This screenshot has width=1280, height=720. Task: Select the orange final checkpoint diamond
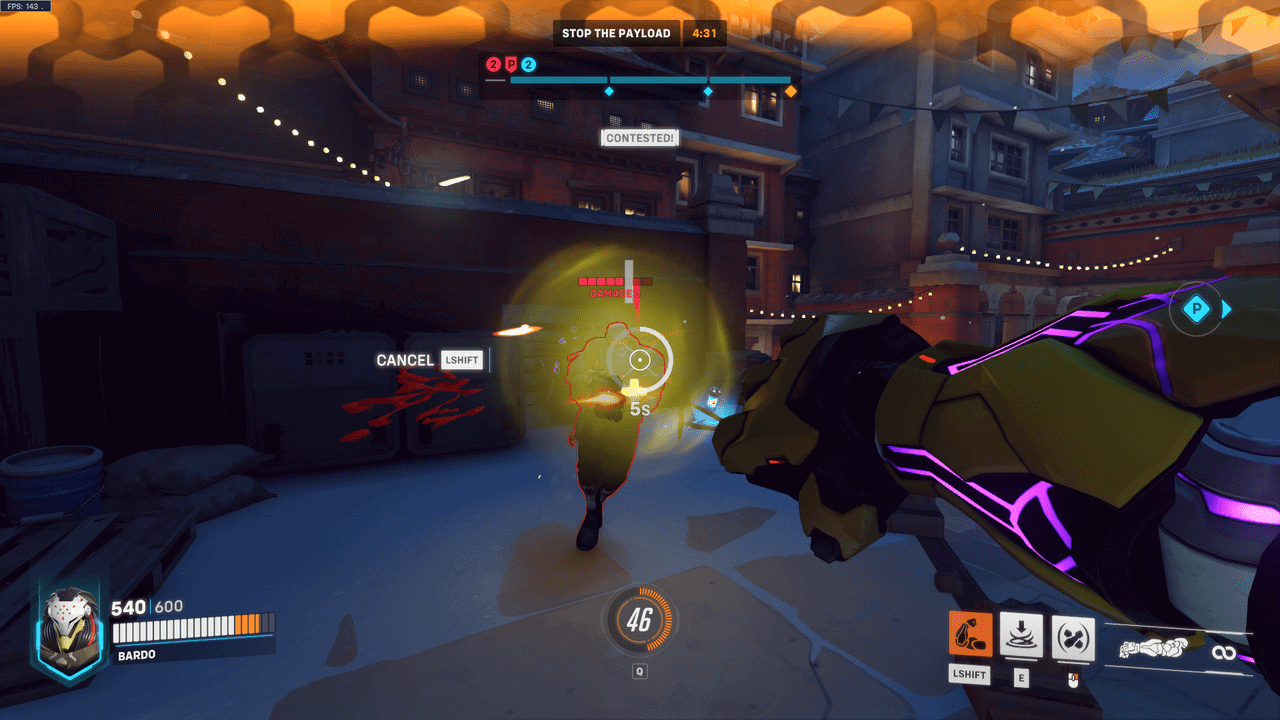pos(791,91)
